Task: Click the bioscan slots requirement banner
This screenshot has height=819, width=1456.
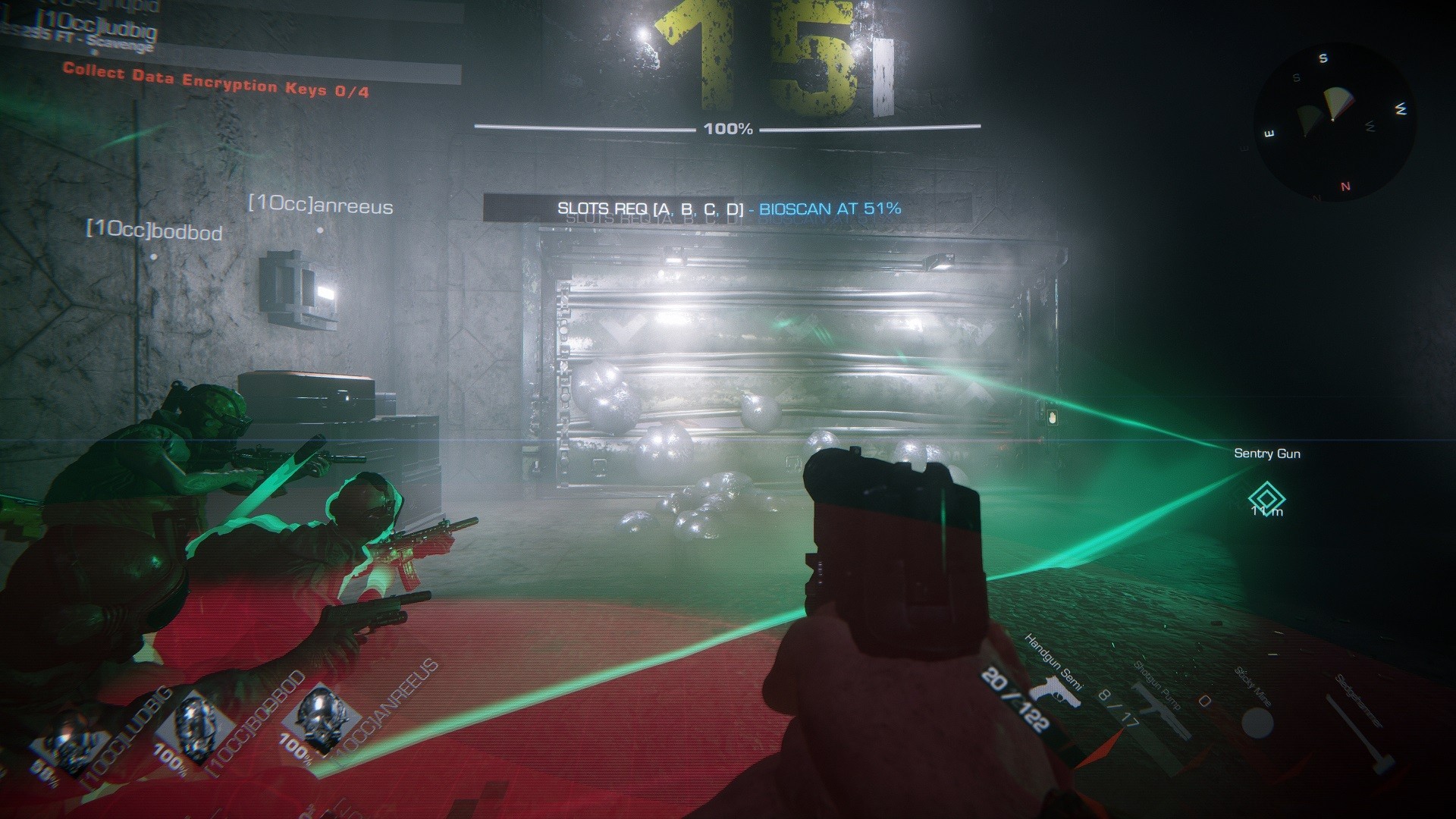Action: [728, 209]
